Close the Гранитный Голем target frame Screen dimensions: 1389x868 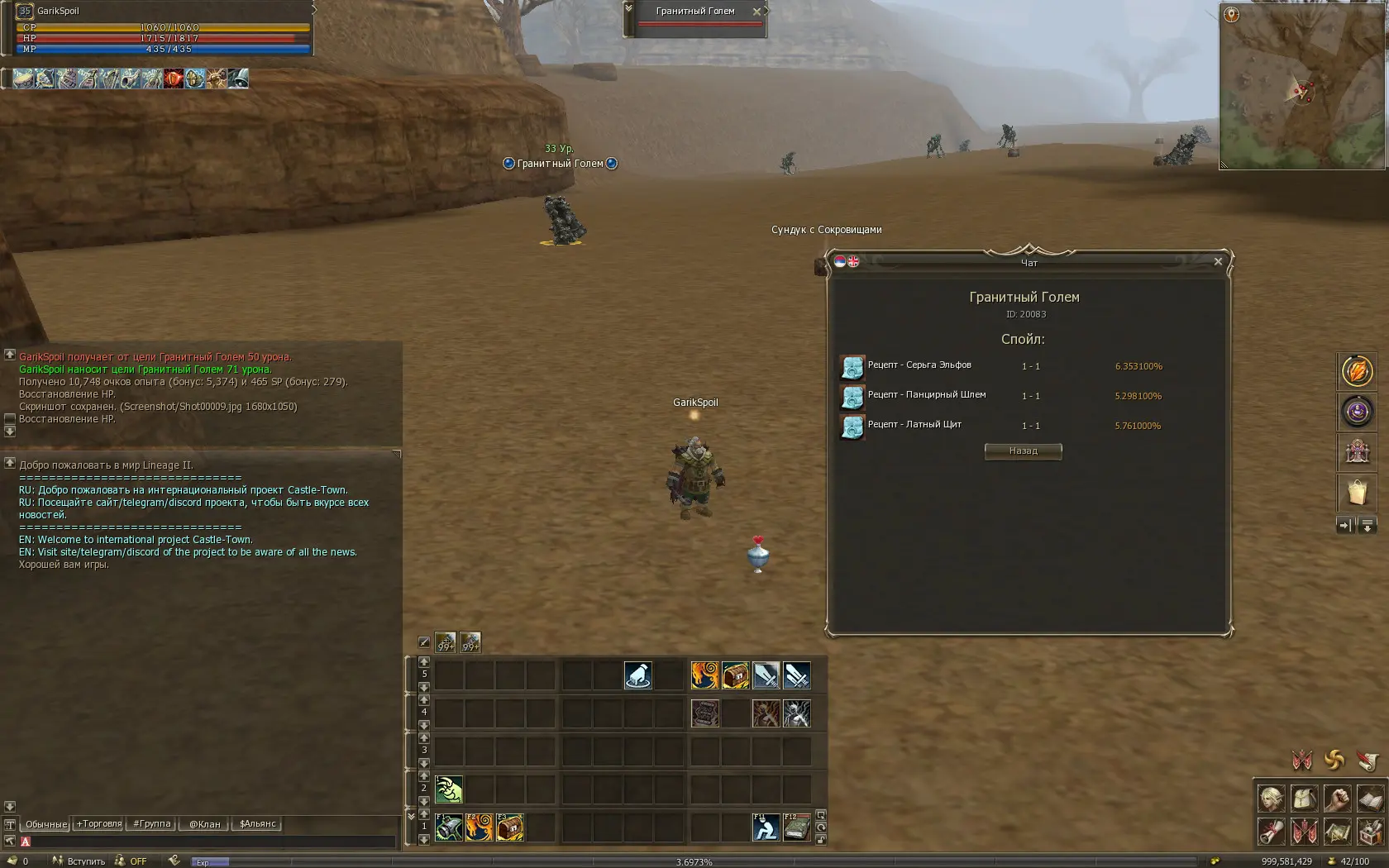(757, 12)
